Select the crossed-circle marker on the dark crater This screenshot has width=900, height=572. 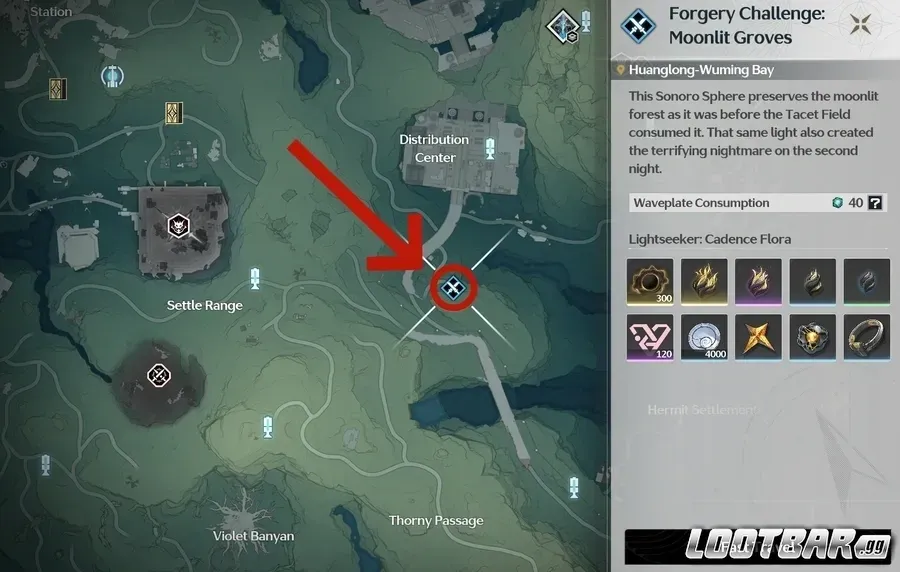(x=158, y=375)
